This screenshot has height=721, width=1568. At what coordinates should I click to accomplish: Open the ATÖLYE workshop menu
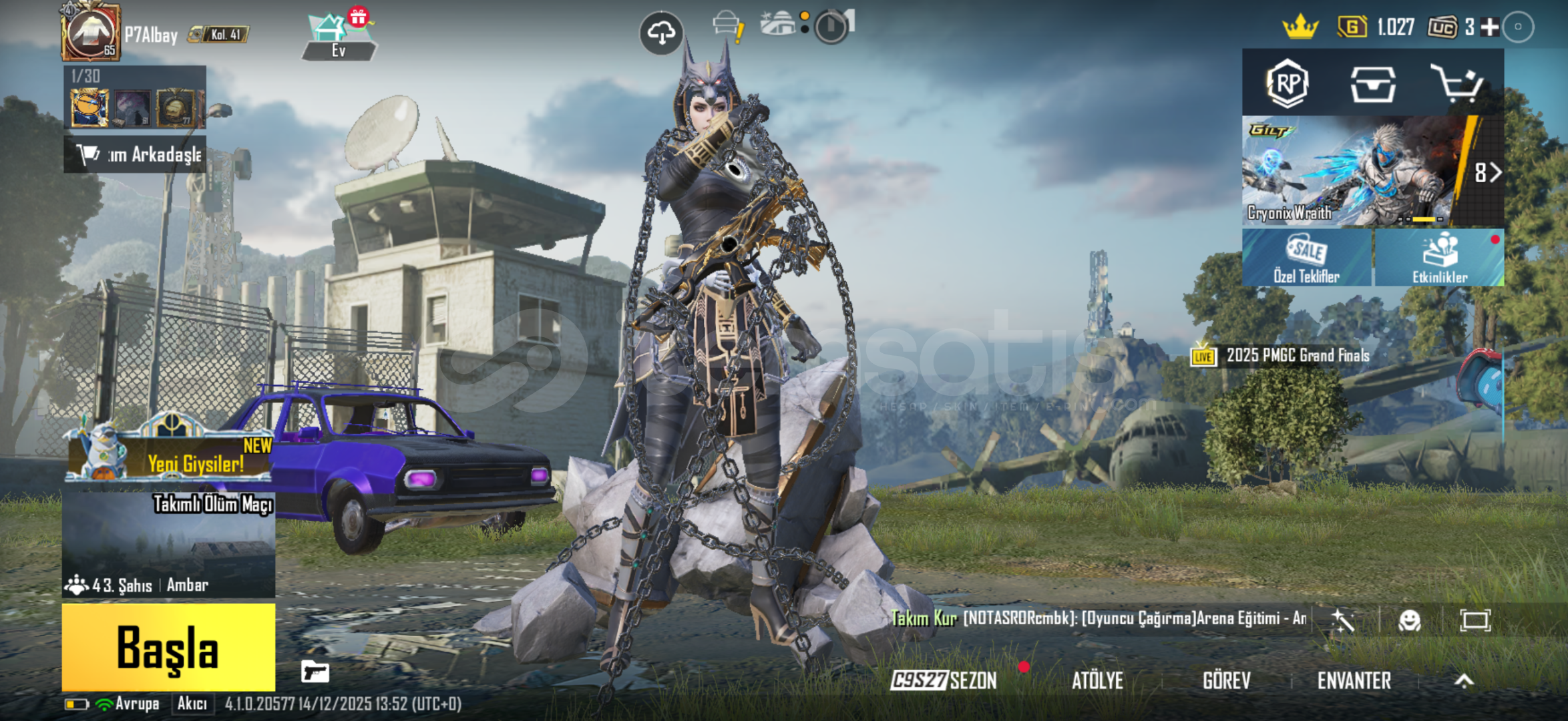tap(1097, 680)
